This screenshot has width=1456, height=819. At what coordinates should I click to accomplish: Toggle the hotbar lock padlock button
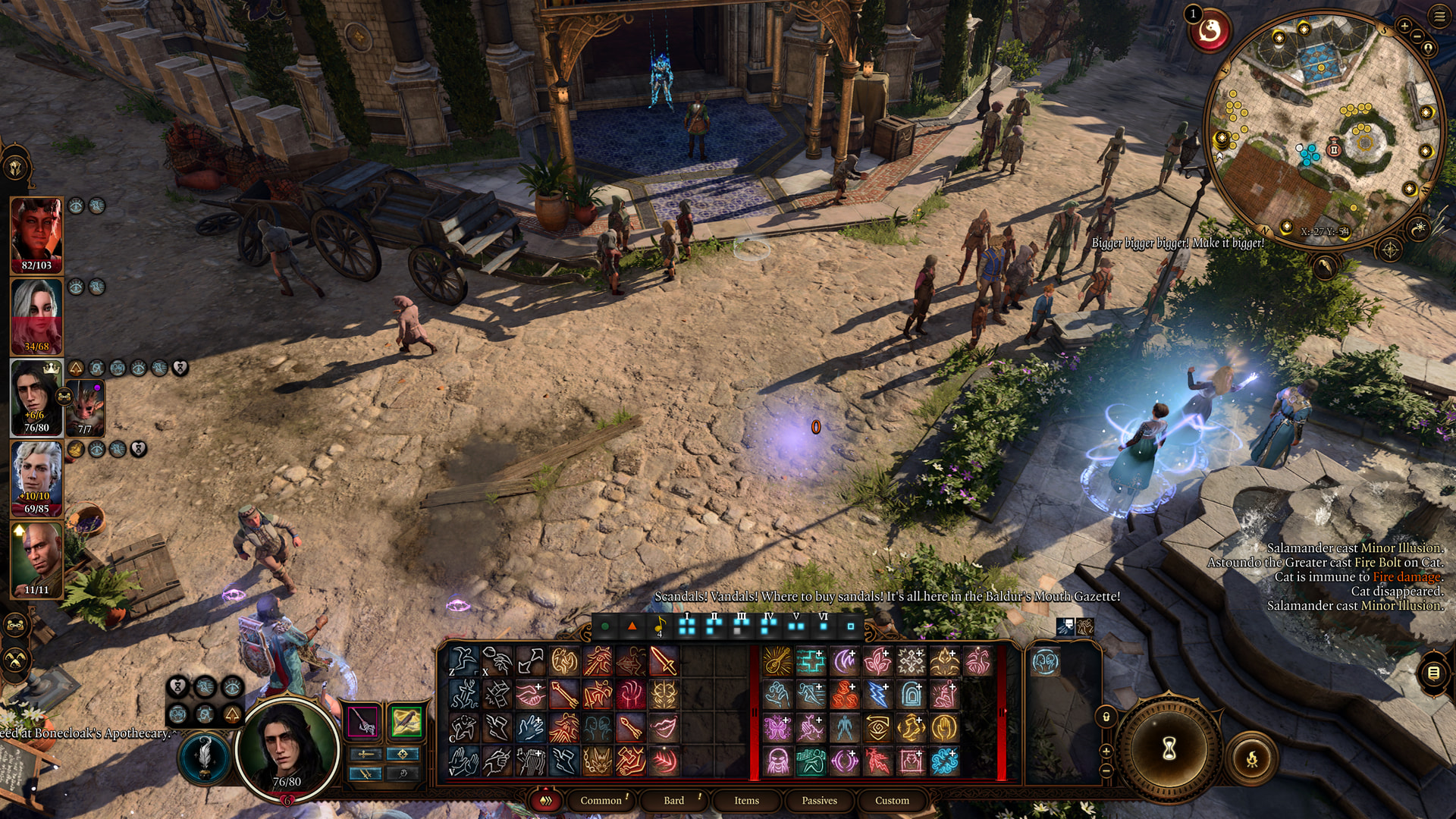coord(1106,717)
